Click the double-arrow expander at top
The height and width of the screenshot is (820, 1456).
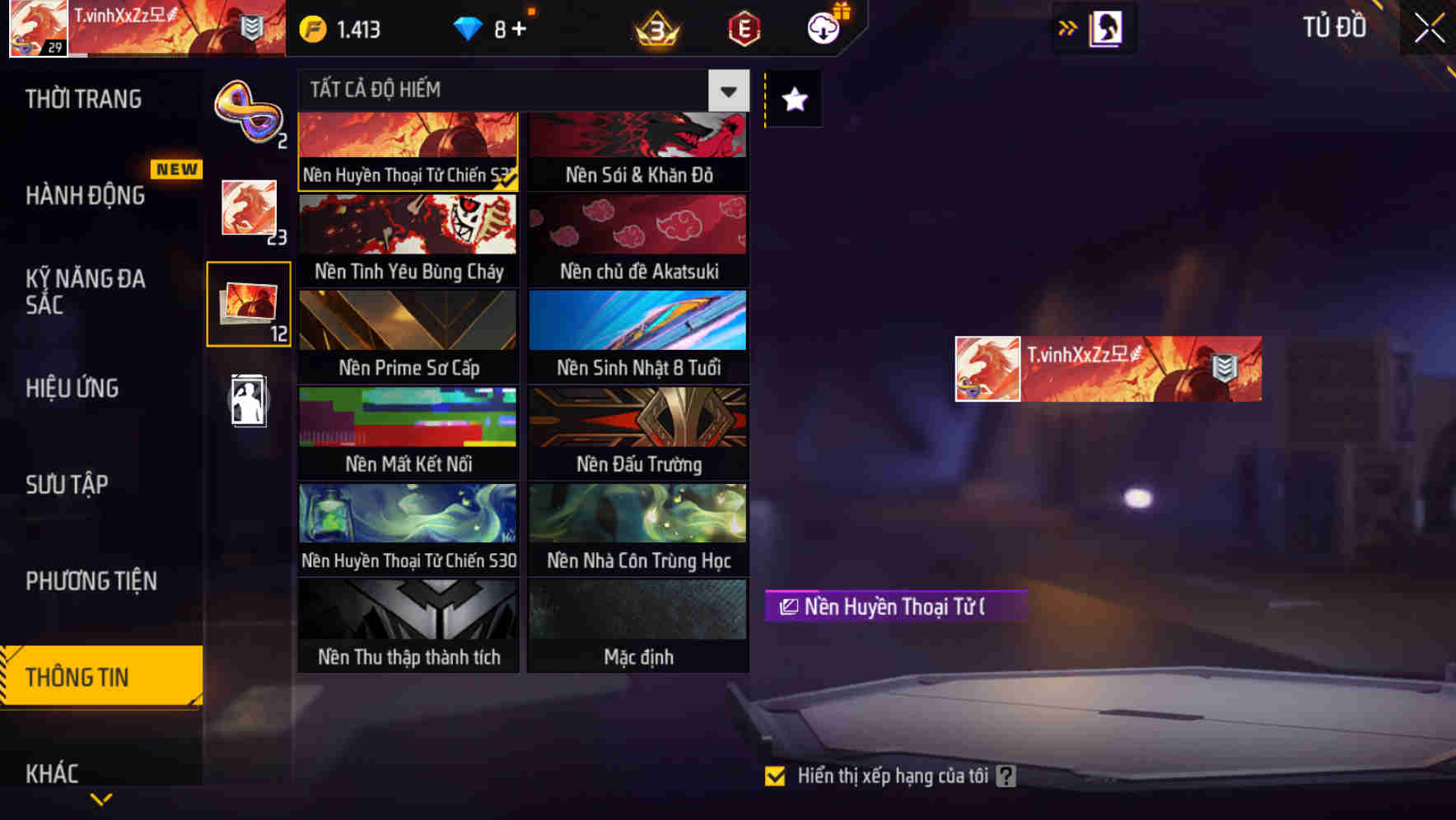click(x=1066, y=27)
